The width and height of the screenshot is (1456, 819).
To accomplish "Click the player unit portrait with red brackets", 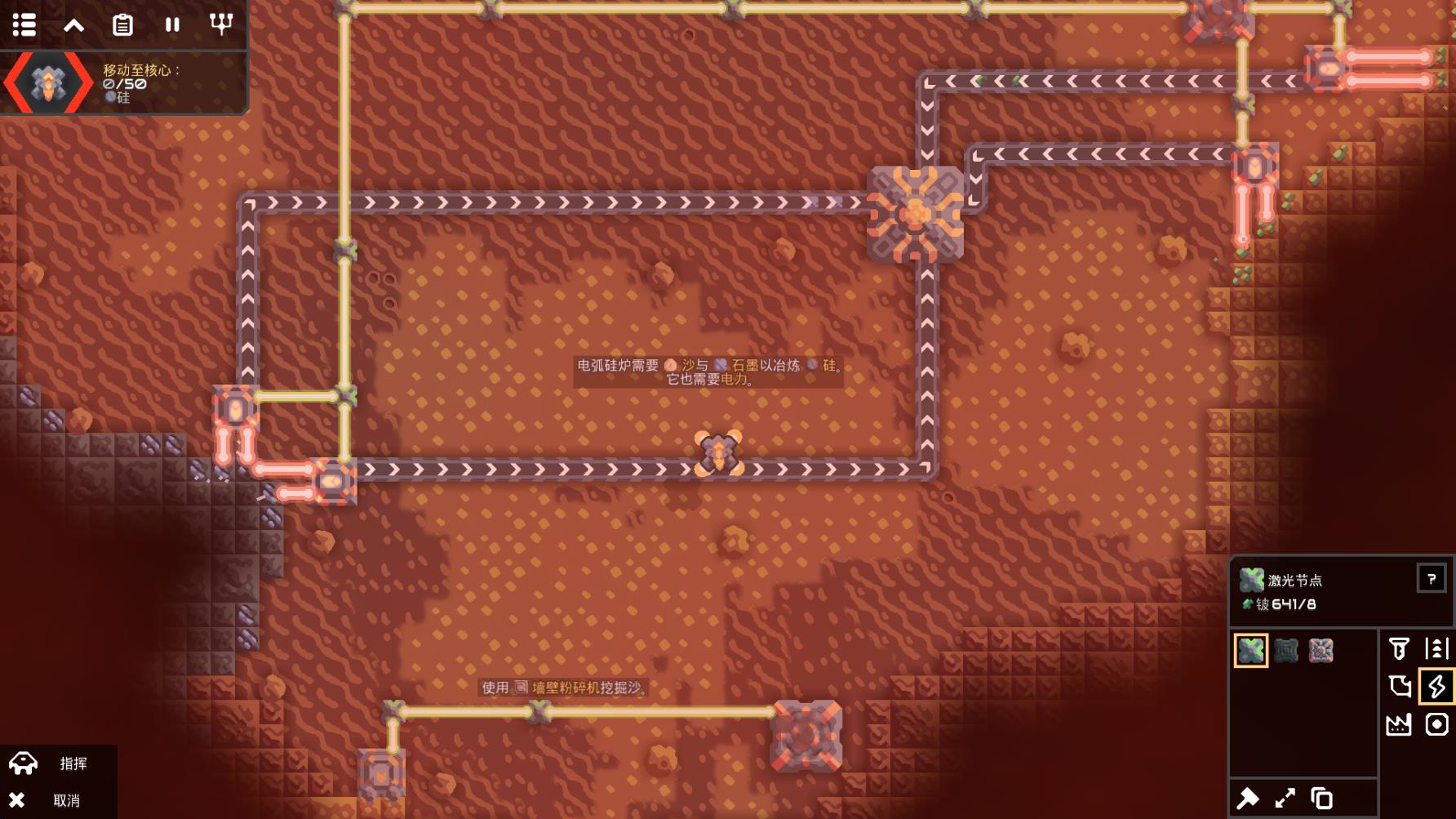I will pyautogui.click(x=48, y=82).
